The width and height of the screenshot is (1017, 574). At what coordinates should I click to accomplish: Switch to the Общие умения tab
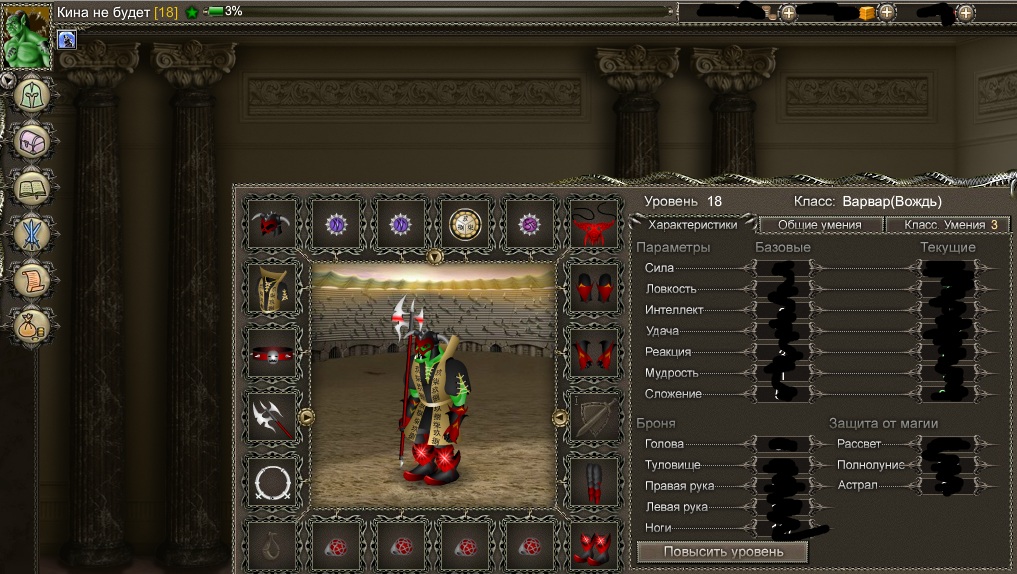point(819,225)
